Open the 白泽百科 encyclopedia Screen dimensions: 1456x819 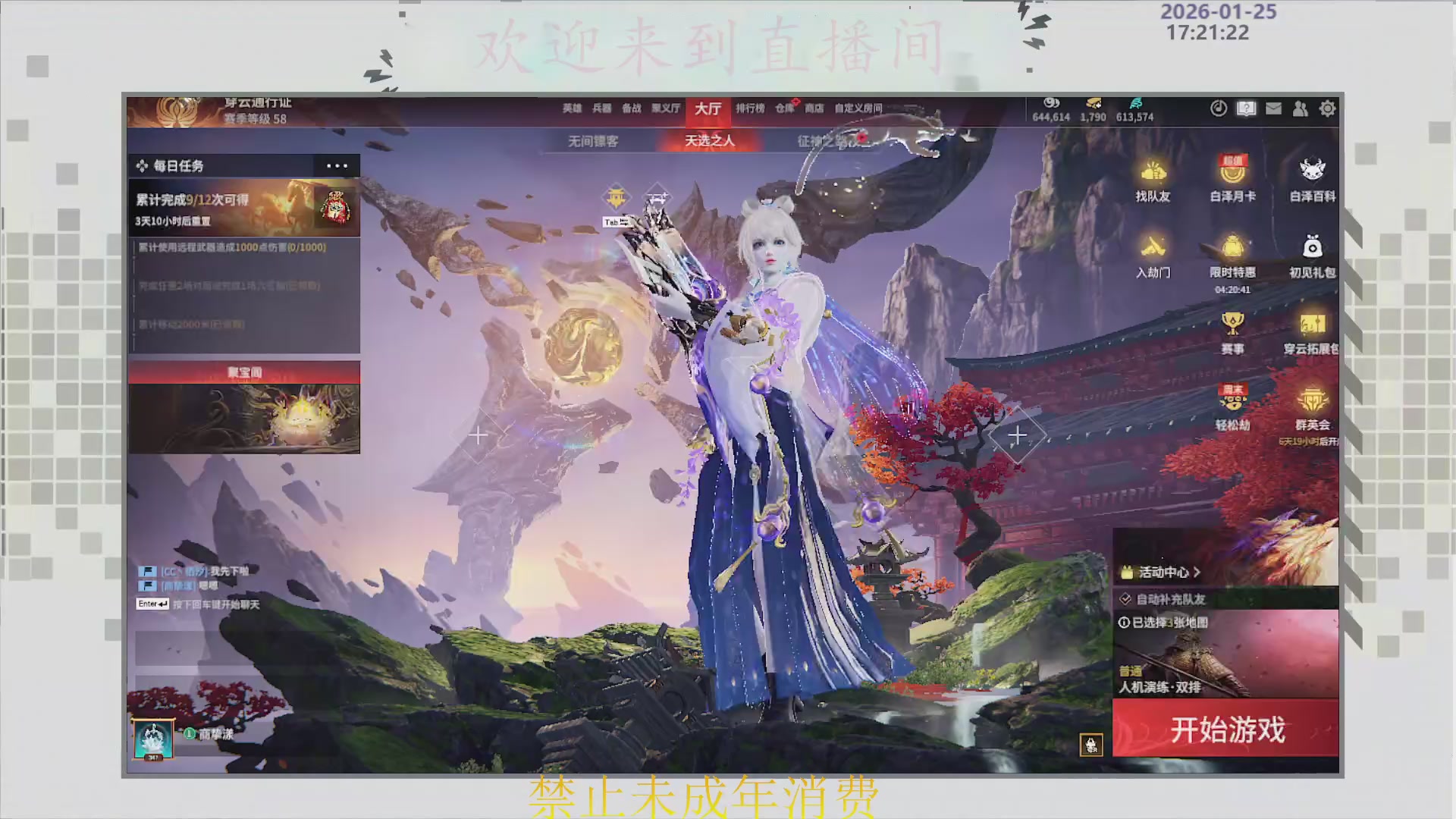click(1311, 180)
